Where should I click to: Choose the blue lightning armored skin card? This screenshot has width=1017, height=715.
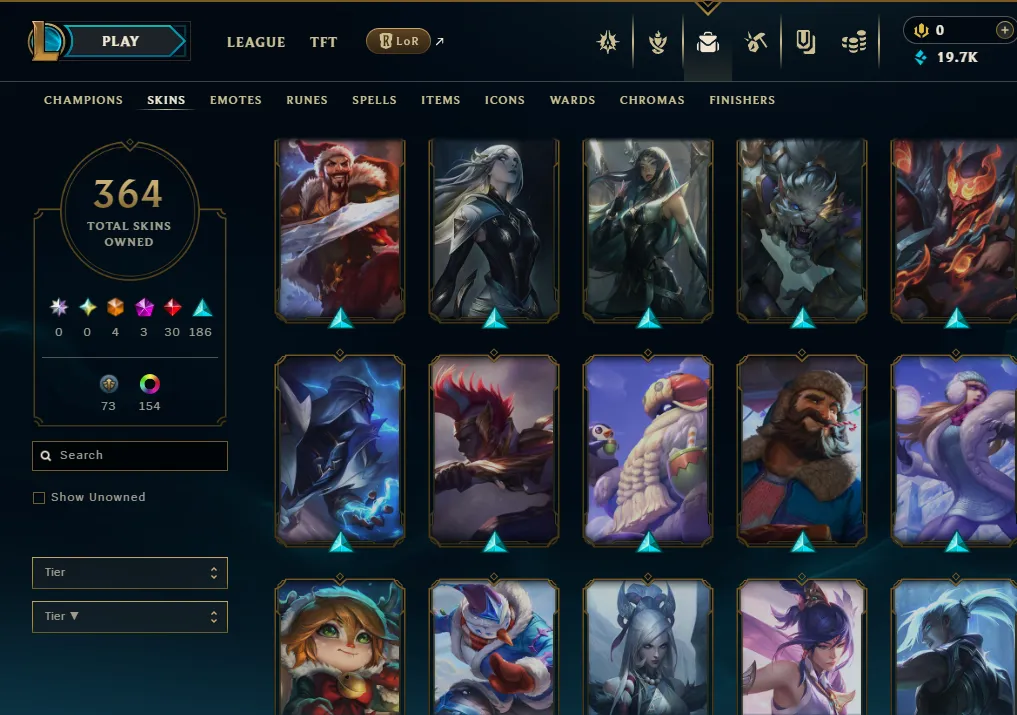pos(340,450)
